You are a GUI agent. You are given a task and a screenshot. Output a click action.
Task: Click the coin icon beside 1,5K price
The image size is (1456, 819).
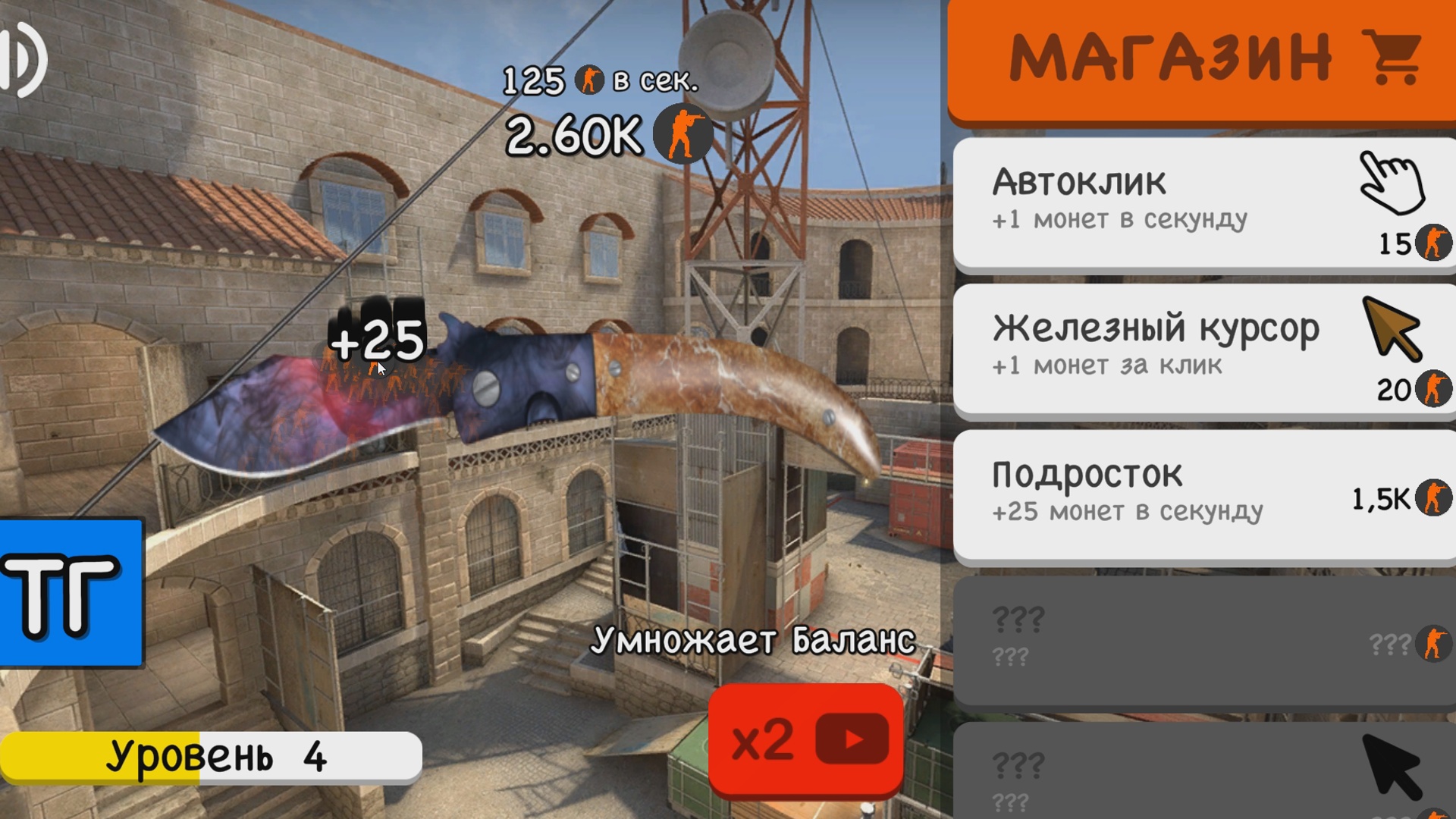coord(1432,498)
